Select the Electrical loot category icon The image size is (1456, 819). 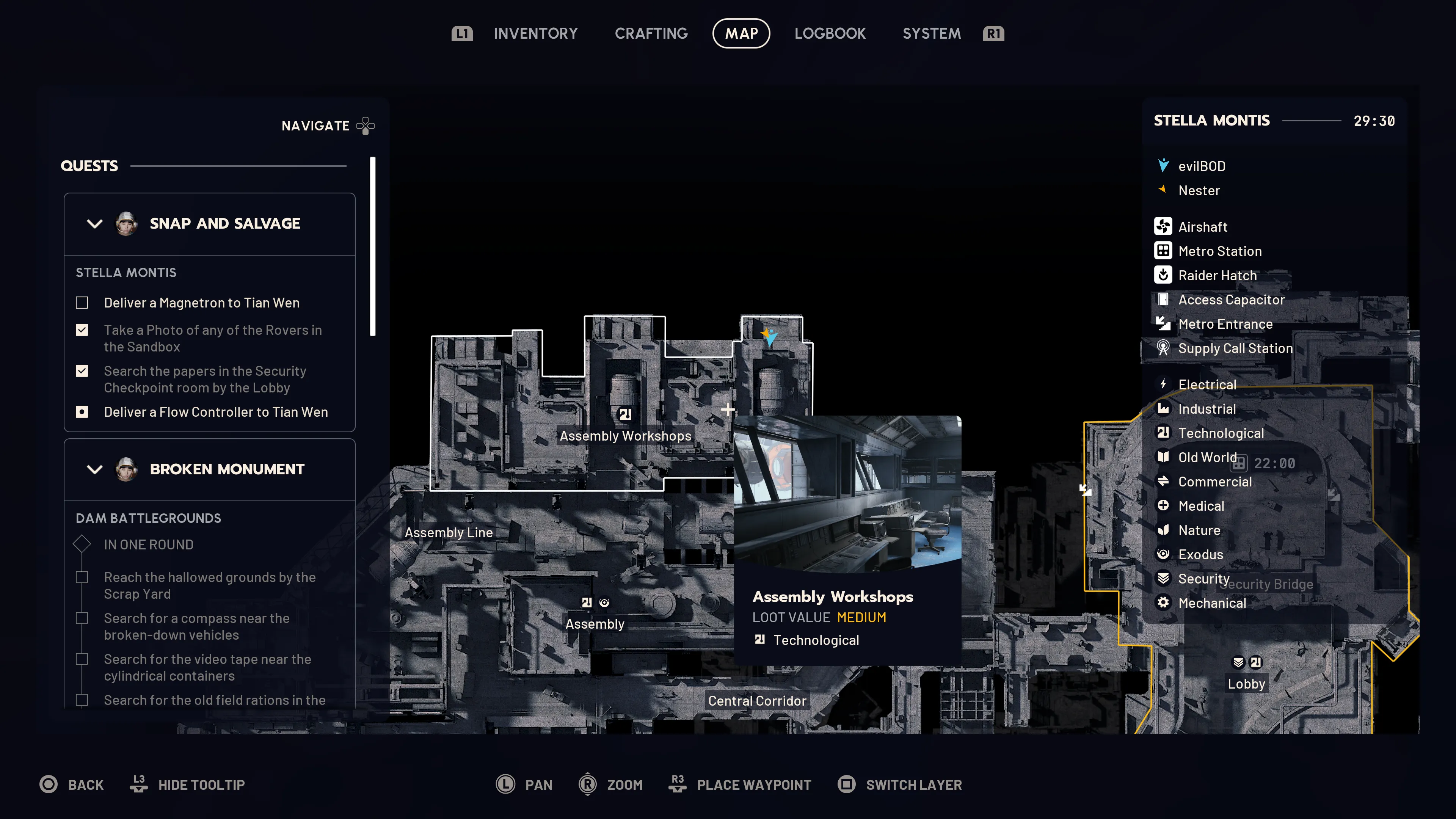(1164, 384)
